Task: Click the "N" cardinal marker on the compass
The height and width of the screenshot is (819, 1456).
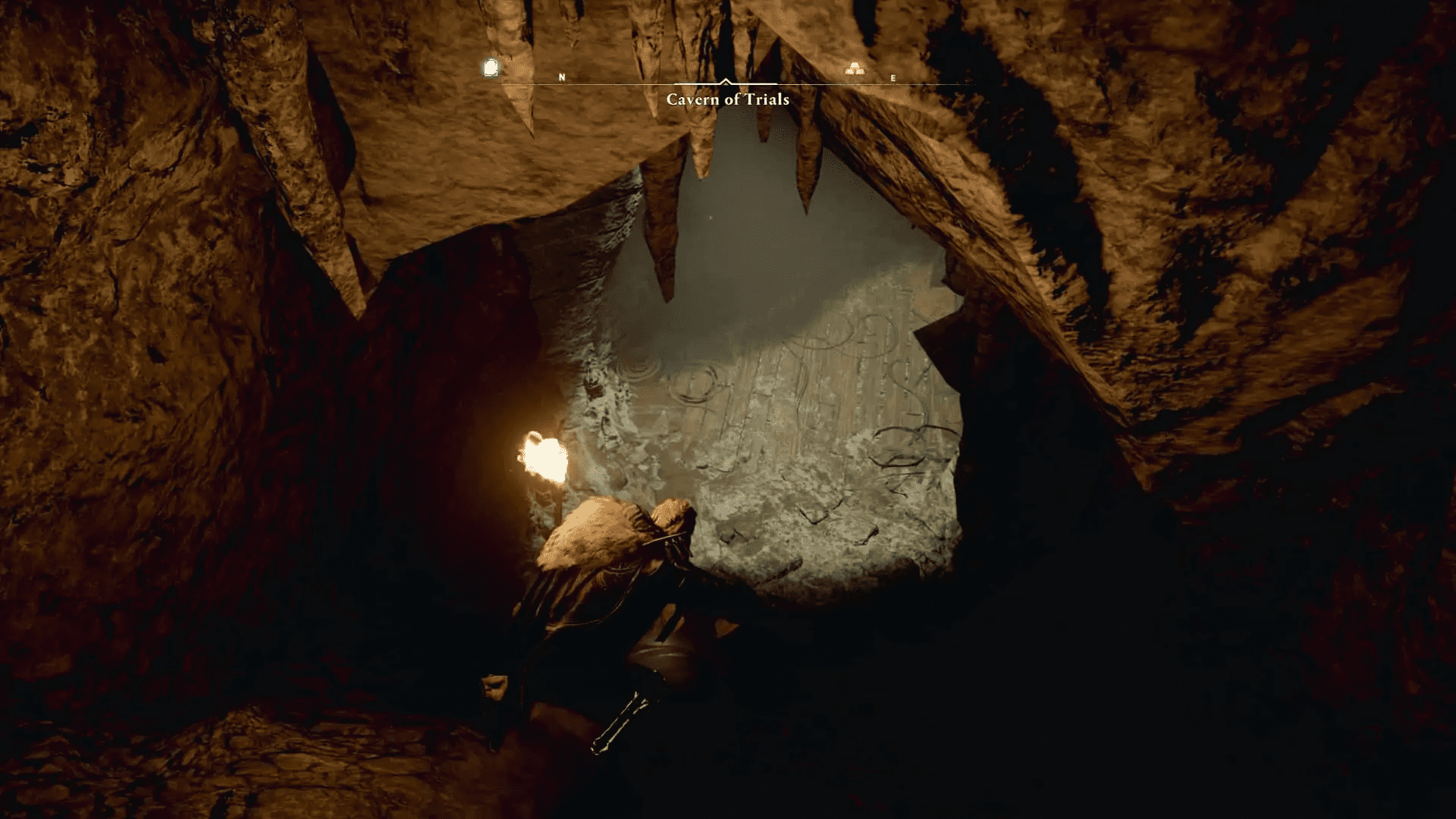Action: point(562,76)
